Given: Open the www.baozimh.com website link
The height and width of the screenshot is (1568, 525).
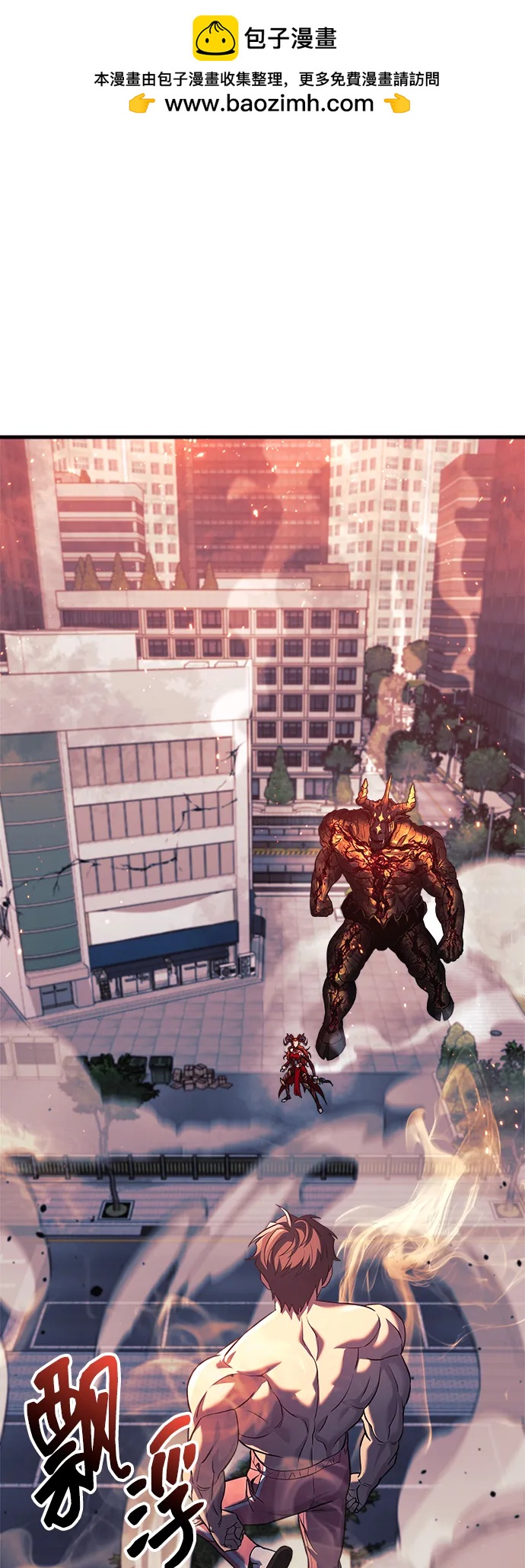Looking at the screenshot, I should coord(269,104).
